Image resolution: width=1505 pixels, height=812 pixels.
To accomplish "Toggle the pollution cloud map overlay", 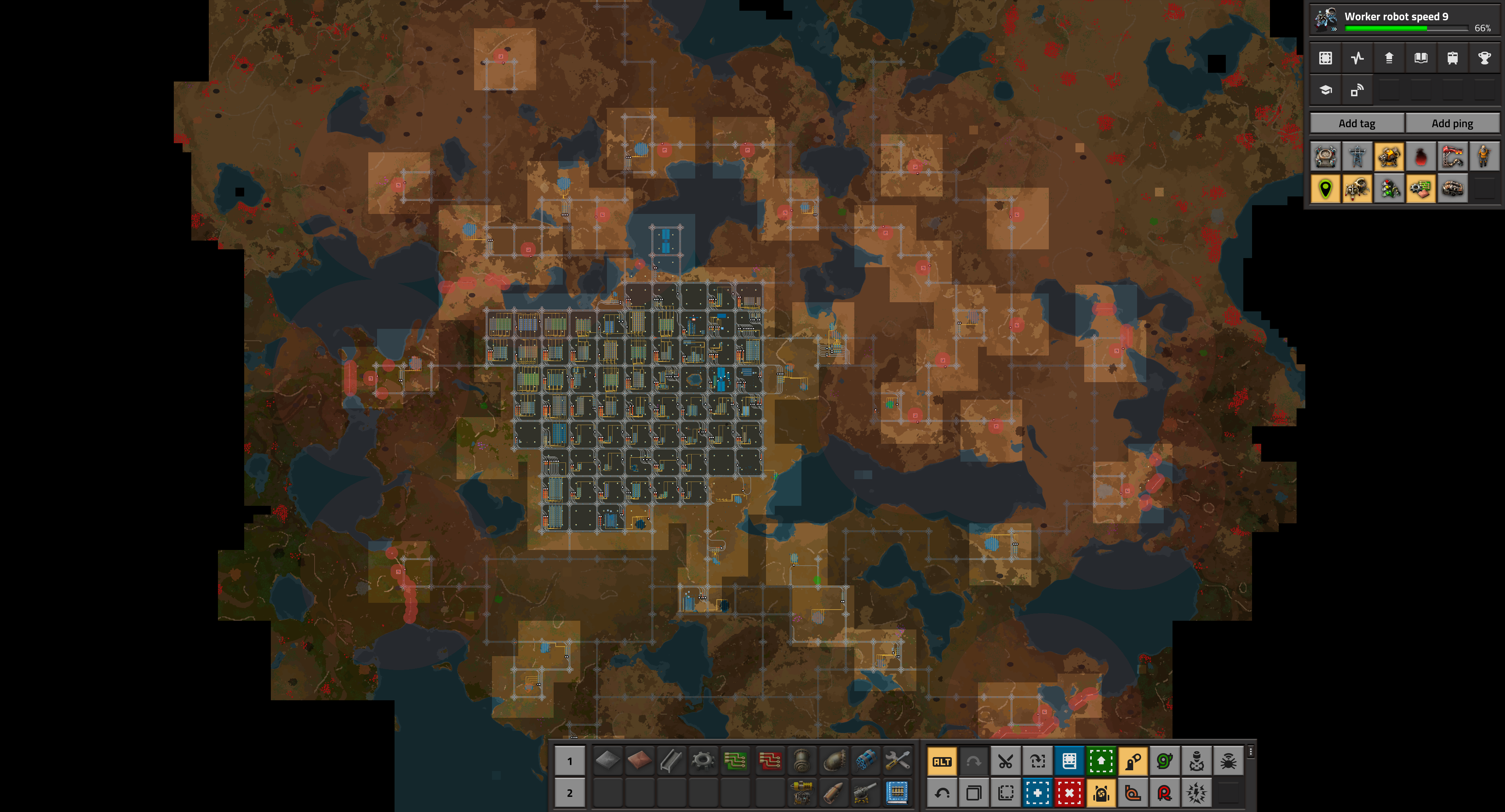I will tap(1421, 157).
